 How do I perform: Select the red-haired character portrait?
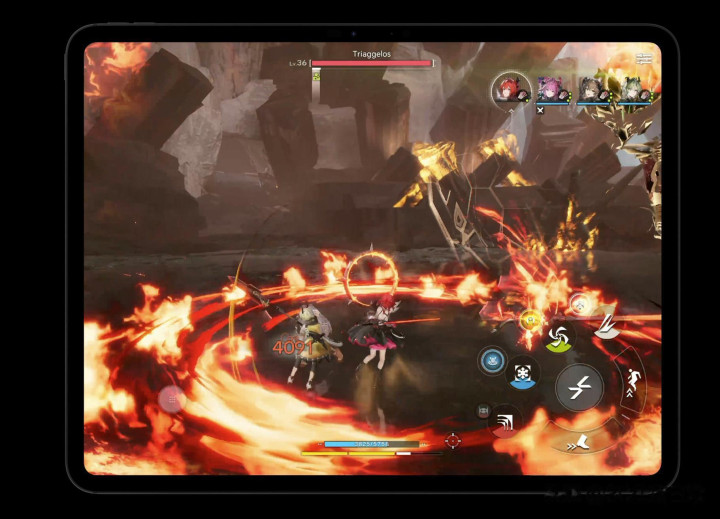[x=510, y=89]
